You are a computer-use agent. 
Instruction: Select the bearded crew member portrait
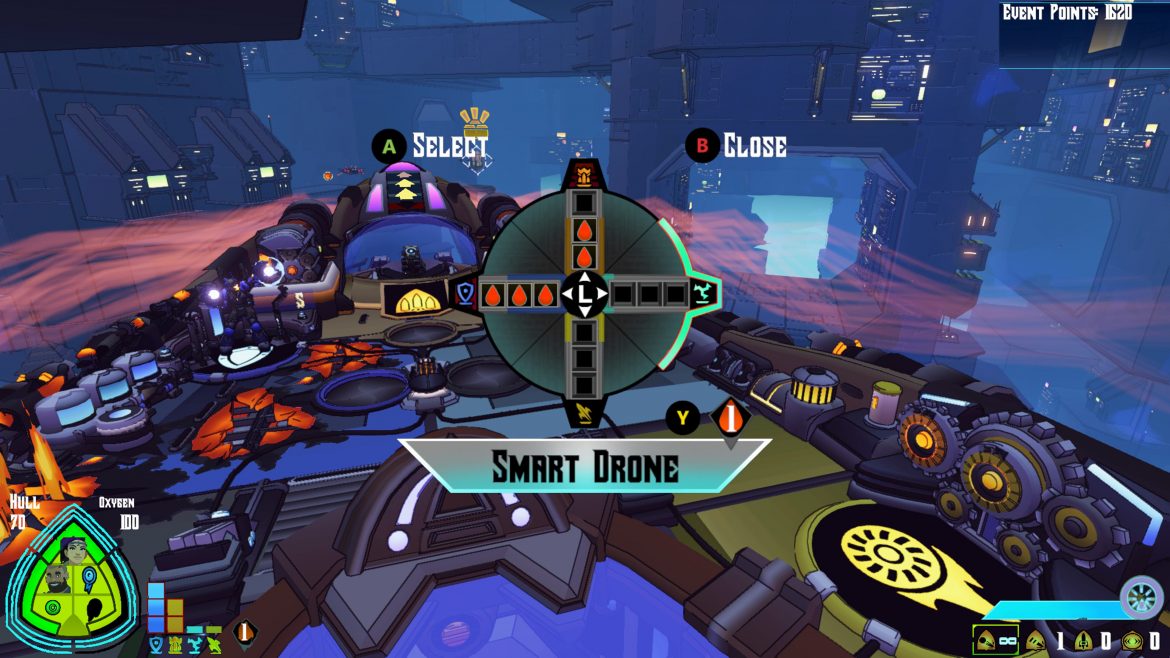57,579
